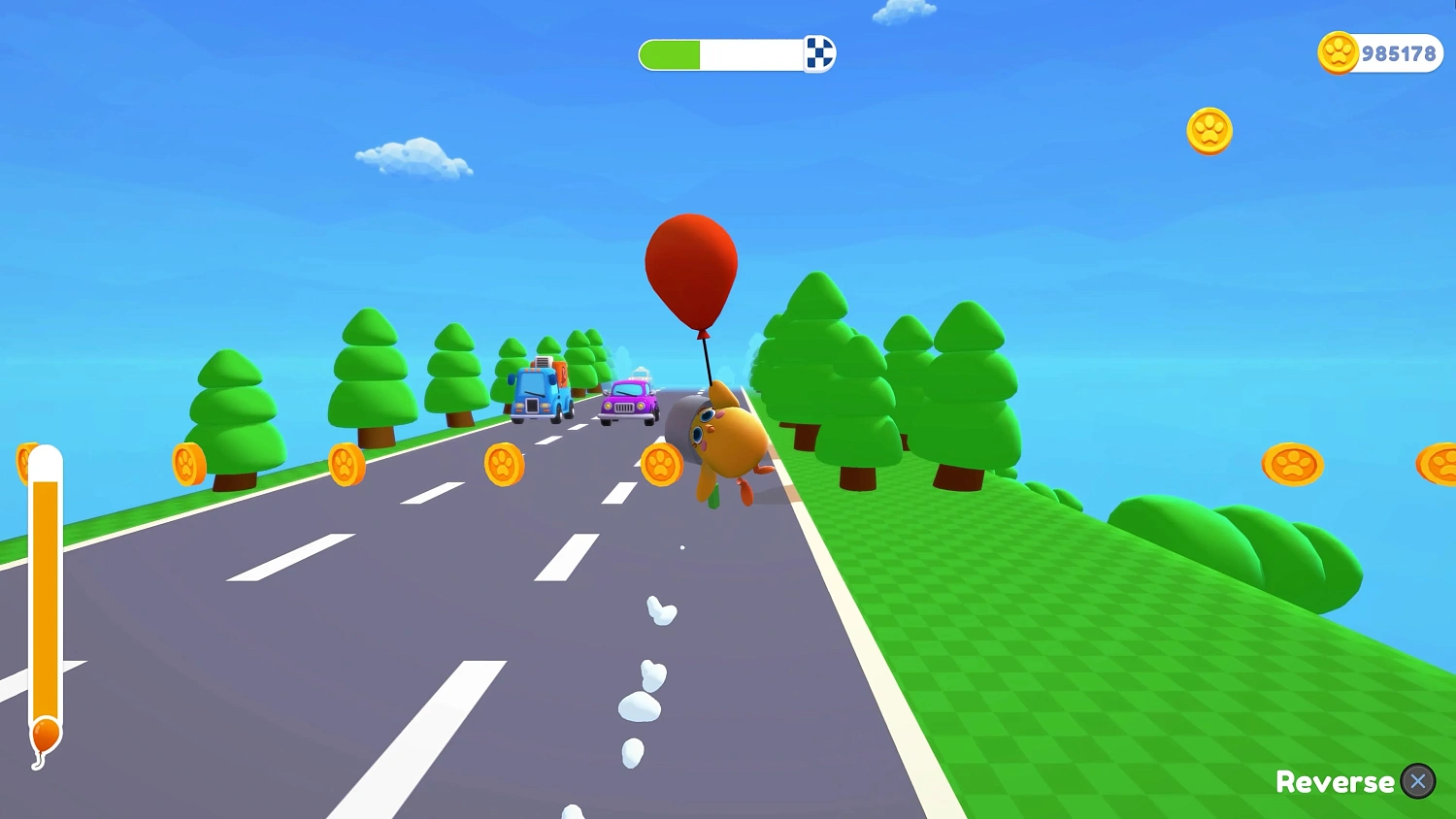Click the X circle next to Reverse
The width and height of the screenshot is (1456, 819).
tap(1418, 781)
